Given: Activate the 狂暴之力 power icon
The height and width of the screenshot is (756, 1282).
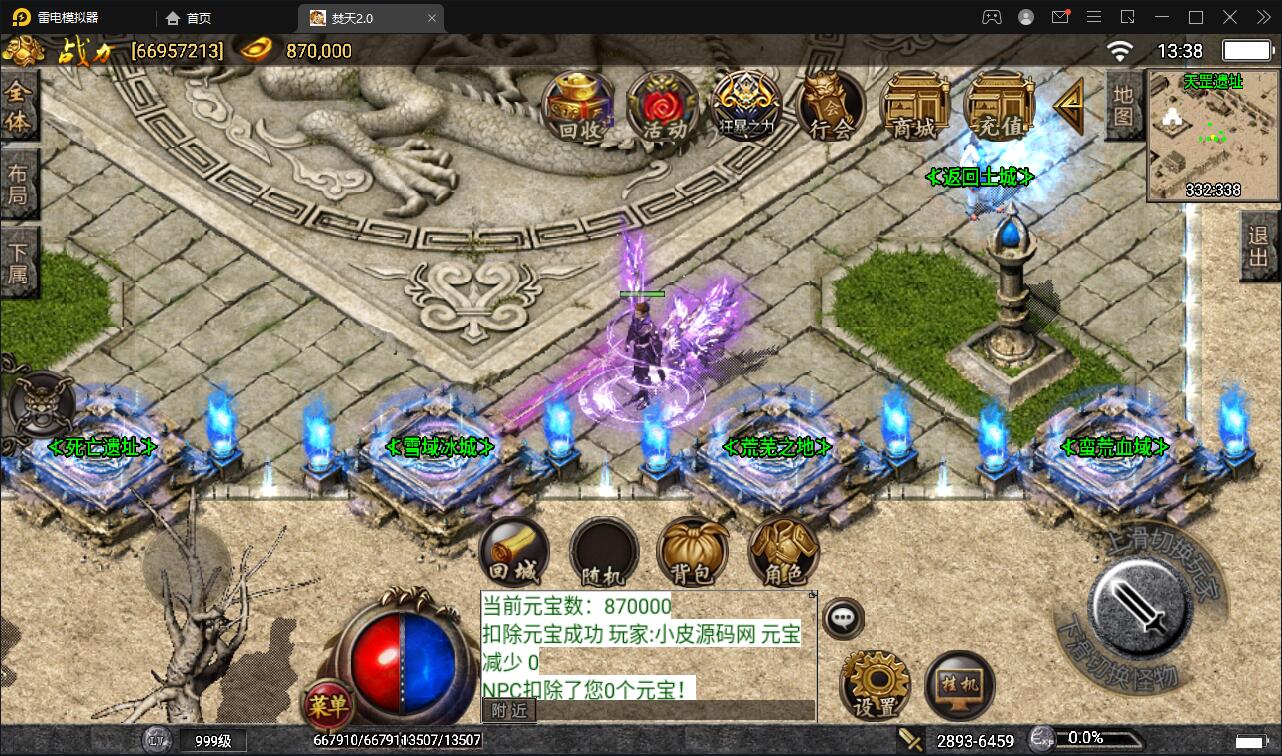Looking at the screenshot, I should coord(745,105).
